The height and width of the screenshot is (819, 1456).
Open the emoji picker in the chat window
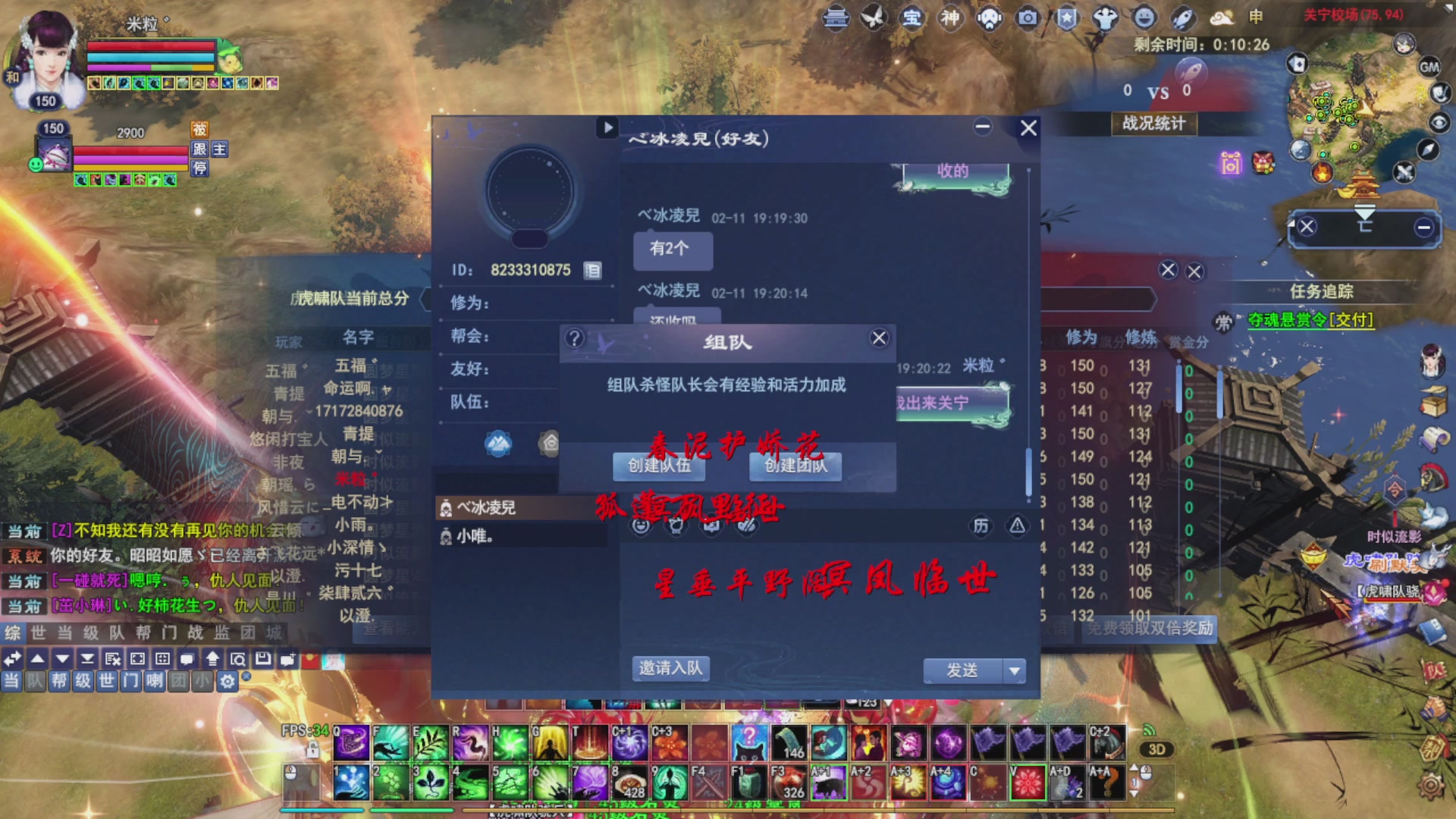pos(641,527)
